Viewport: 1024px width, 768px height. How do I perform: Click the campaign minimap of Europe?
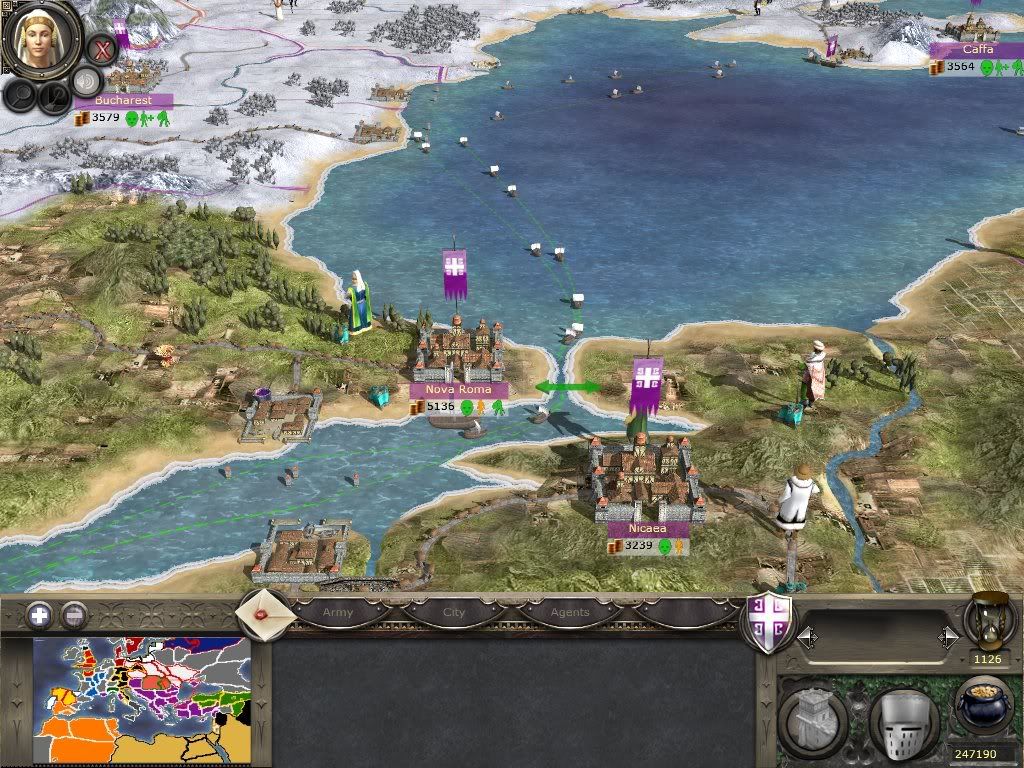pos(141,699)
